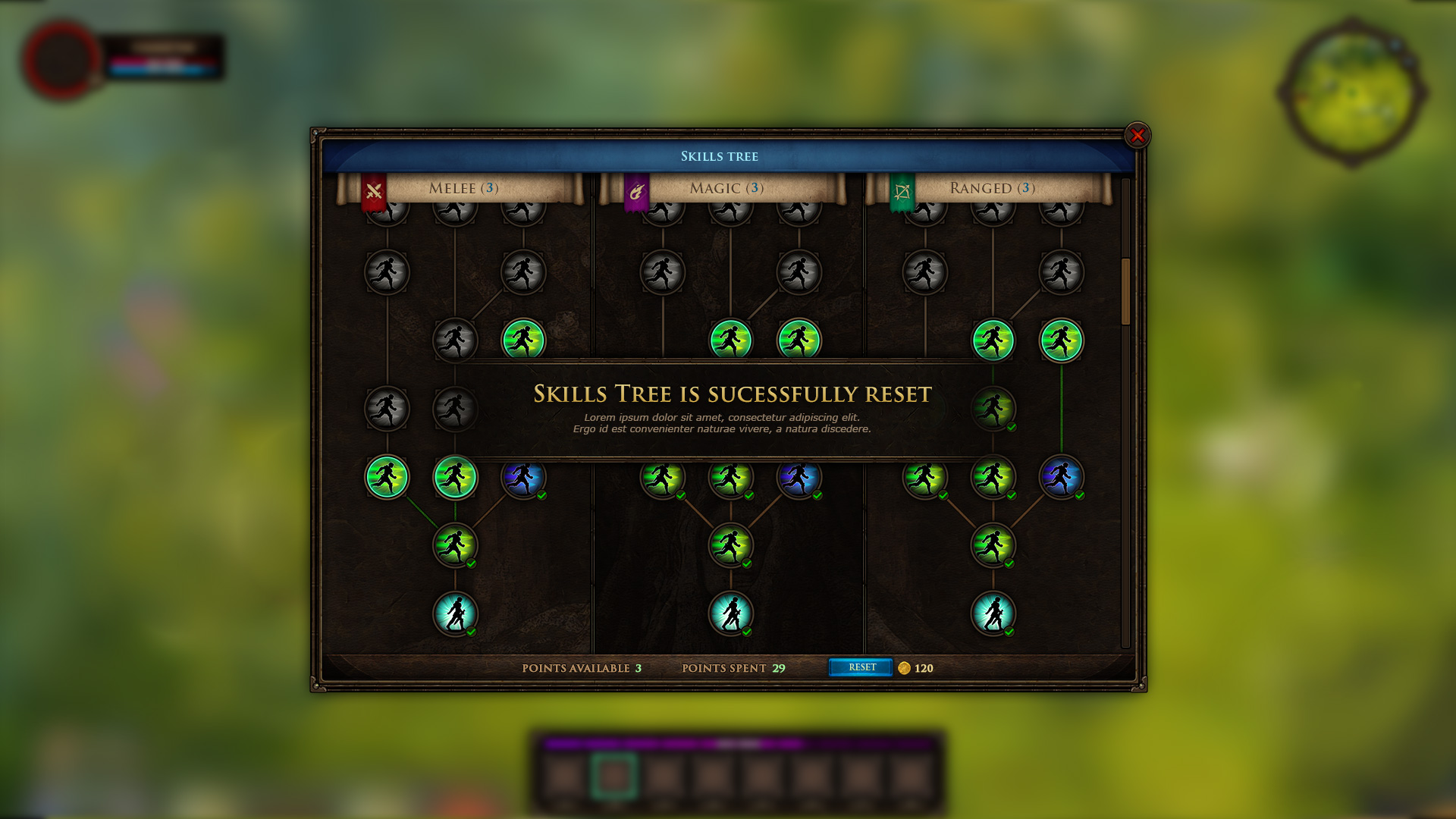Image resolution: width=1456 pixels, height=819 pixels.
Task: Switch to the Magic (3) tab
Action: click(x=725, y=188)
